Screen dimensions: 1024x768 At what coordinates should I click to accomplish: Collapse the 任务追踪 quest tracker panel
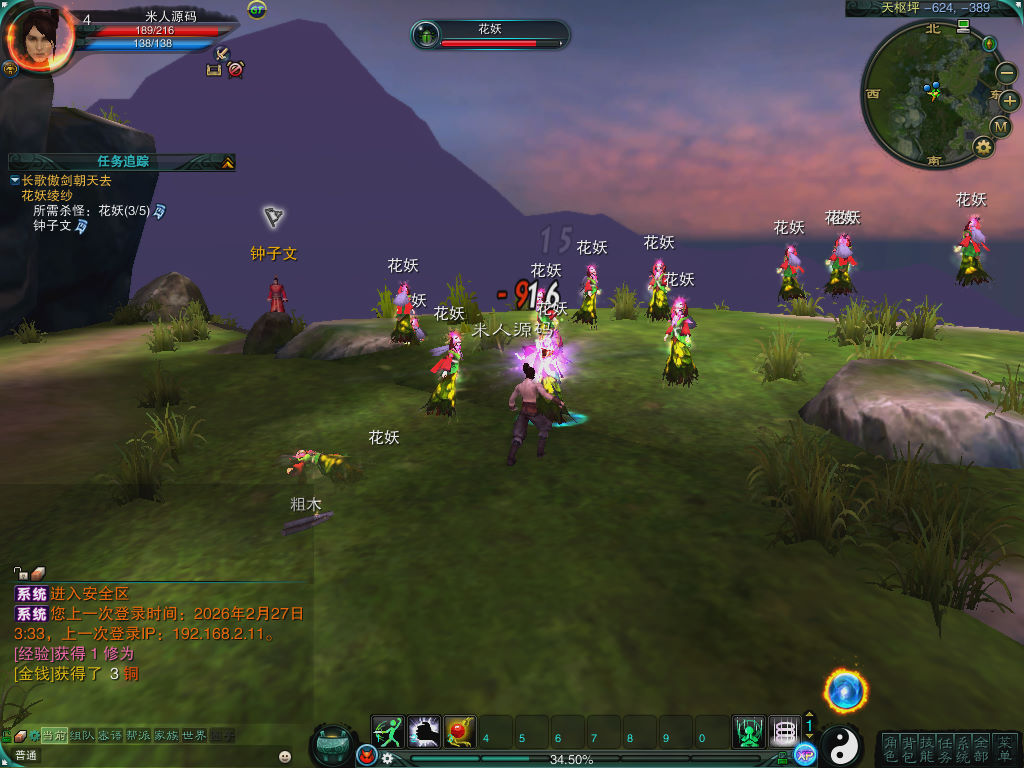[x=228, y=162]
